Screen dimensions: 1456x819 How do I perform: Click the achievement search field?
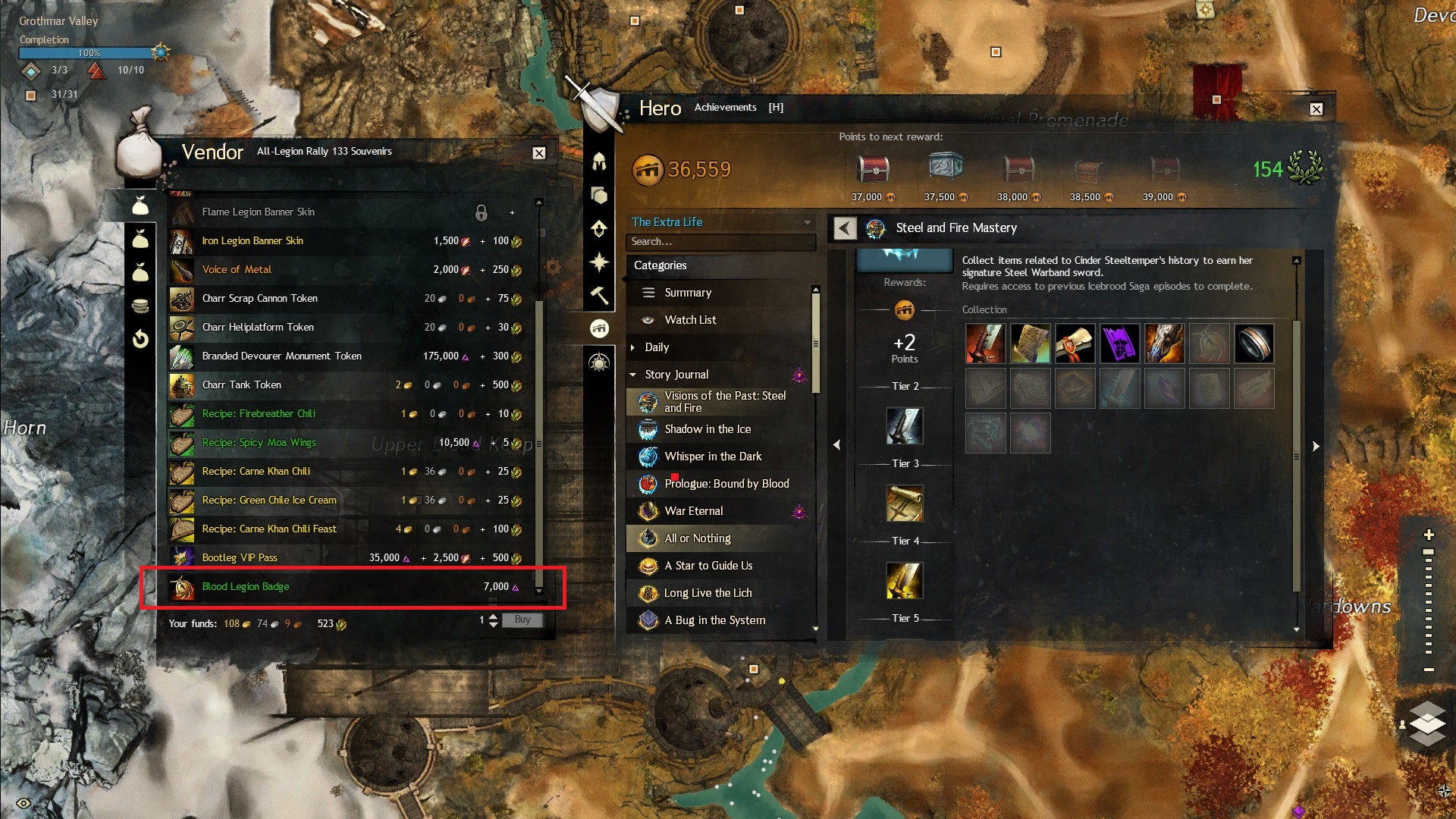pos(719,242)
